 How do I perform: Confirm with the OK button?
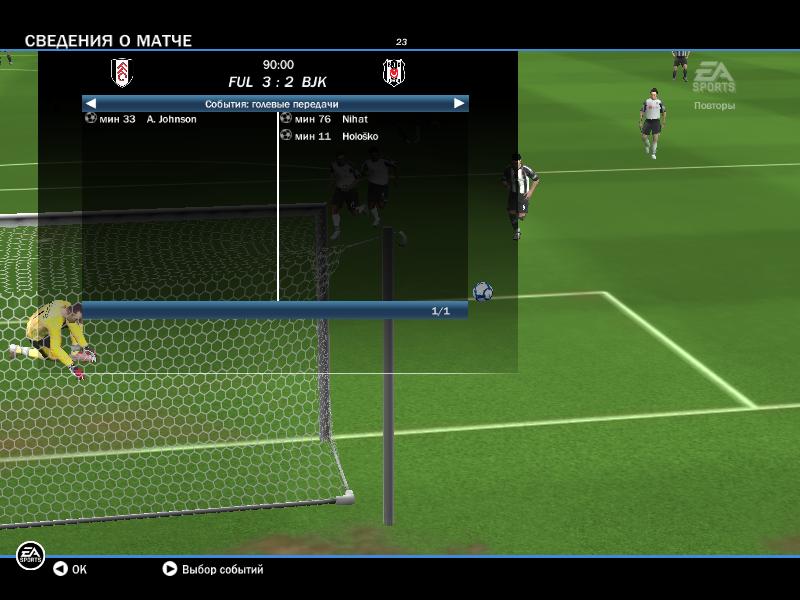click(x=70, y=570)
